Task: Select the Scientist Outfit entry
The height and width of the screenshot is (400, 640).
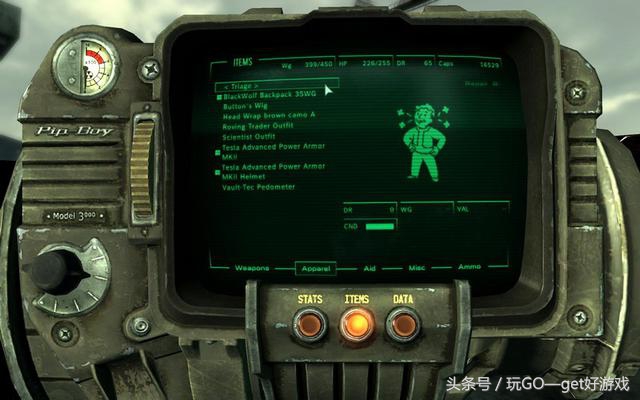Action: pos(248,135)
